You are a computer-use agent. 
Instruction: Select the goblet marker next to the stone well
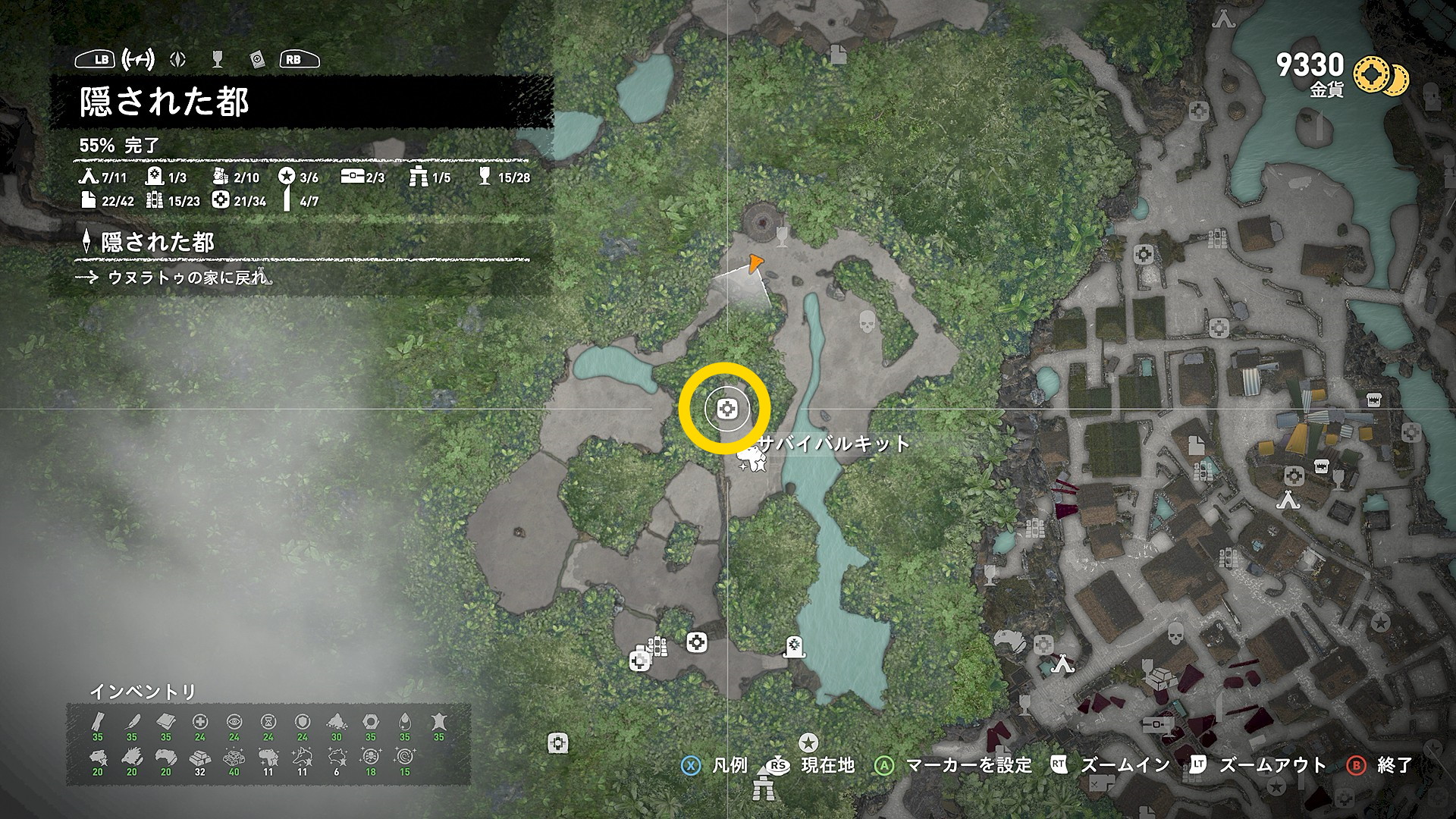pyautogui.click(x=783, y=236)
